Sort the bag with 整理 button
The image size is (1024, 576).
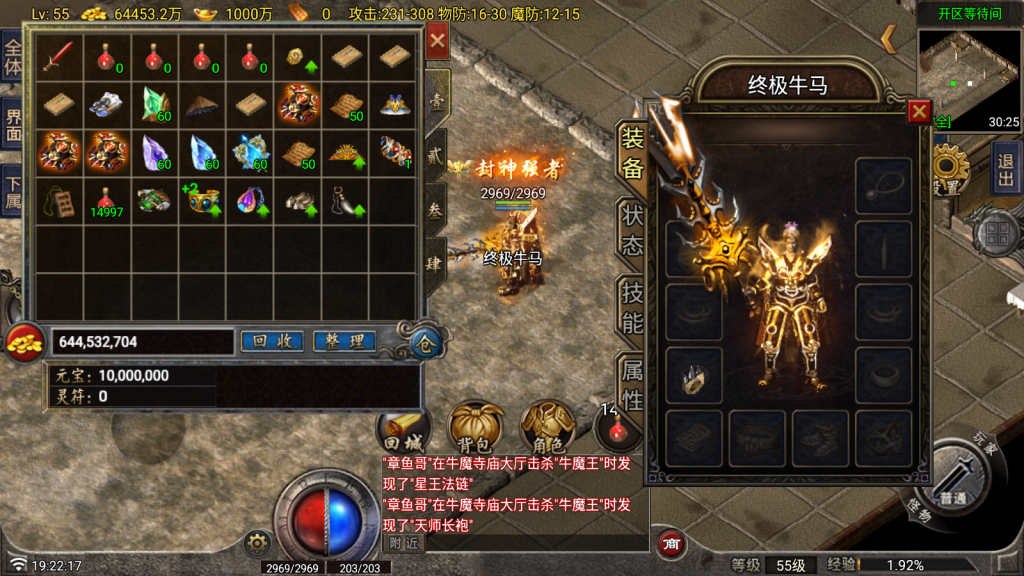coord(344,341)
